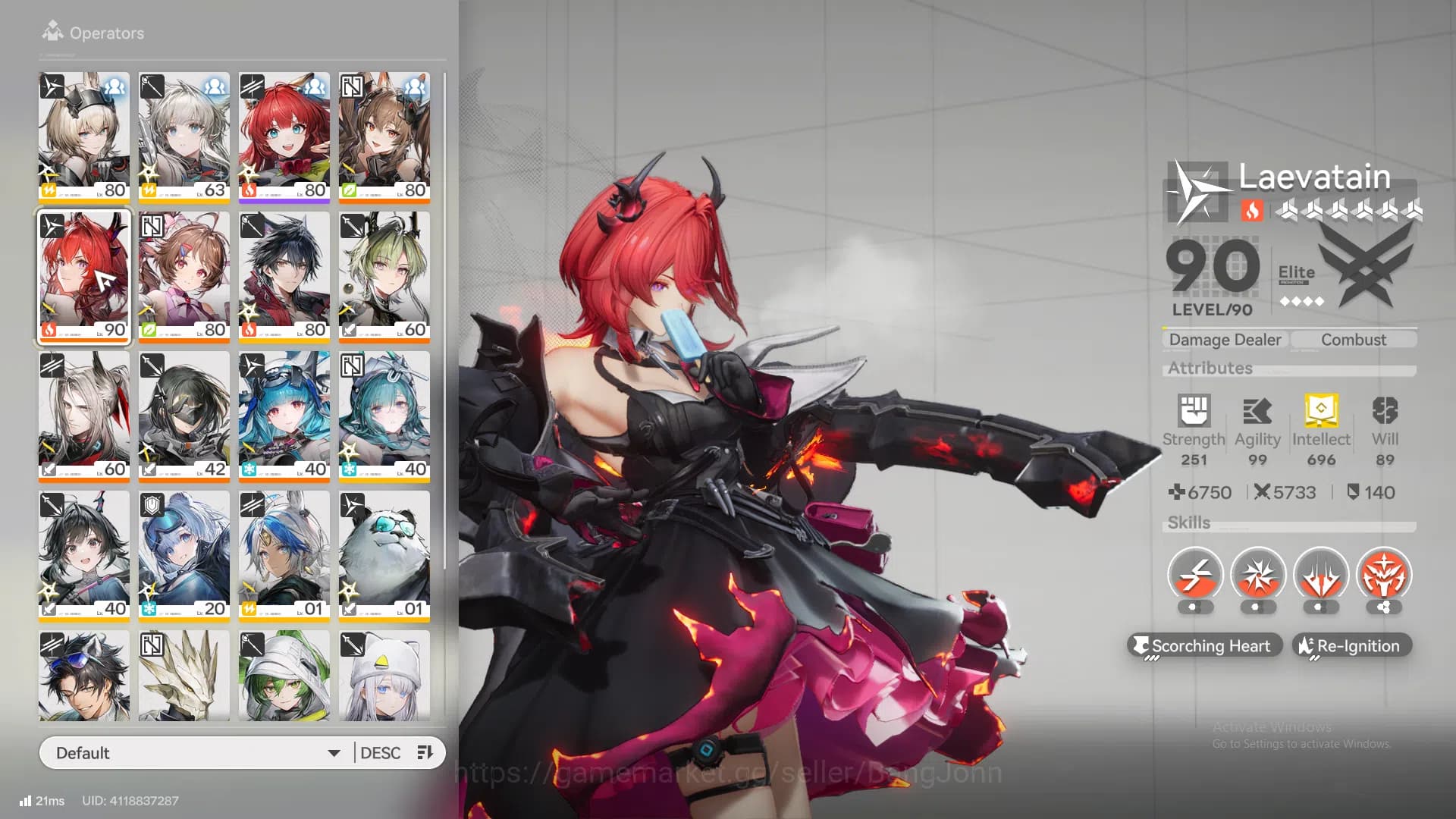Screen dimensions: 1456x819
Task: Click the Will attribute icon
Action: tap(1385, 409)
